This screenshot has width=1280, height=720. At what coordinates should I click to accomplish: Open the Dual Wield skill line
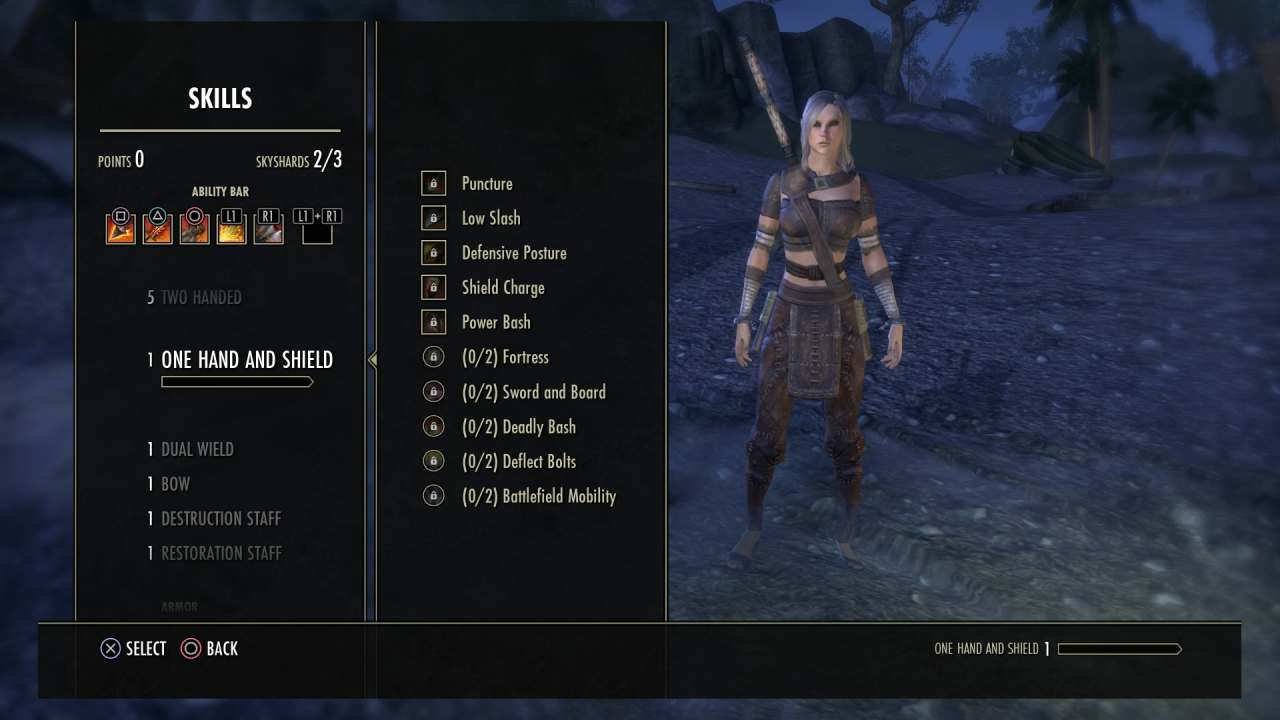197,450
